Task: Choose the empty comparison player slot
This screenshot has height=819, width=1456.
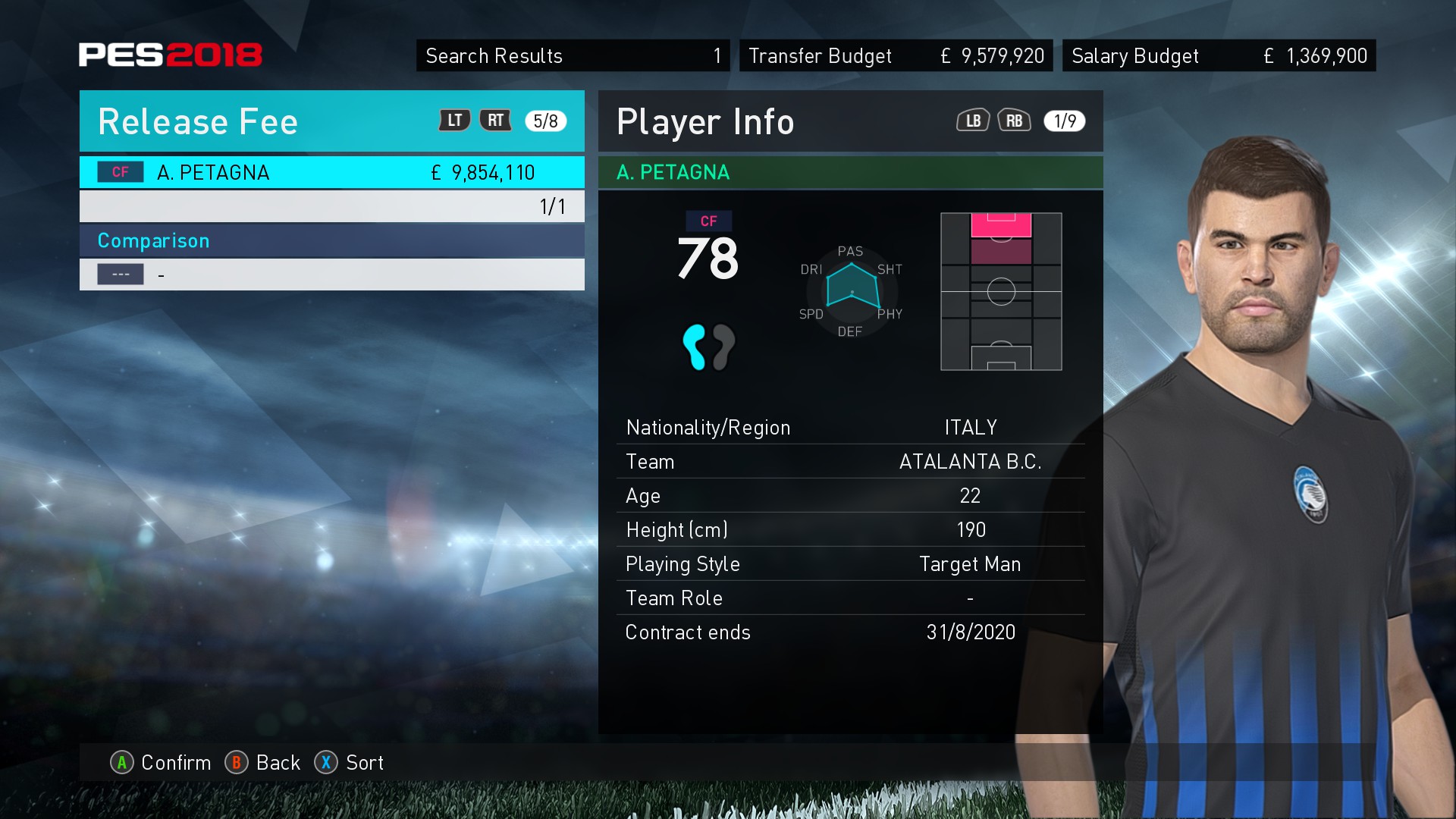Action: tap(331, 275)
